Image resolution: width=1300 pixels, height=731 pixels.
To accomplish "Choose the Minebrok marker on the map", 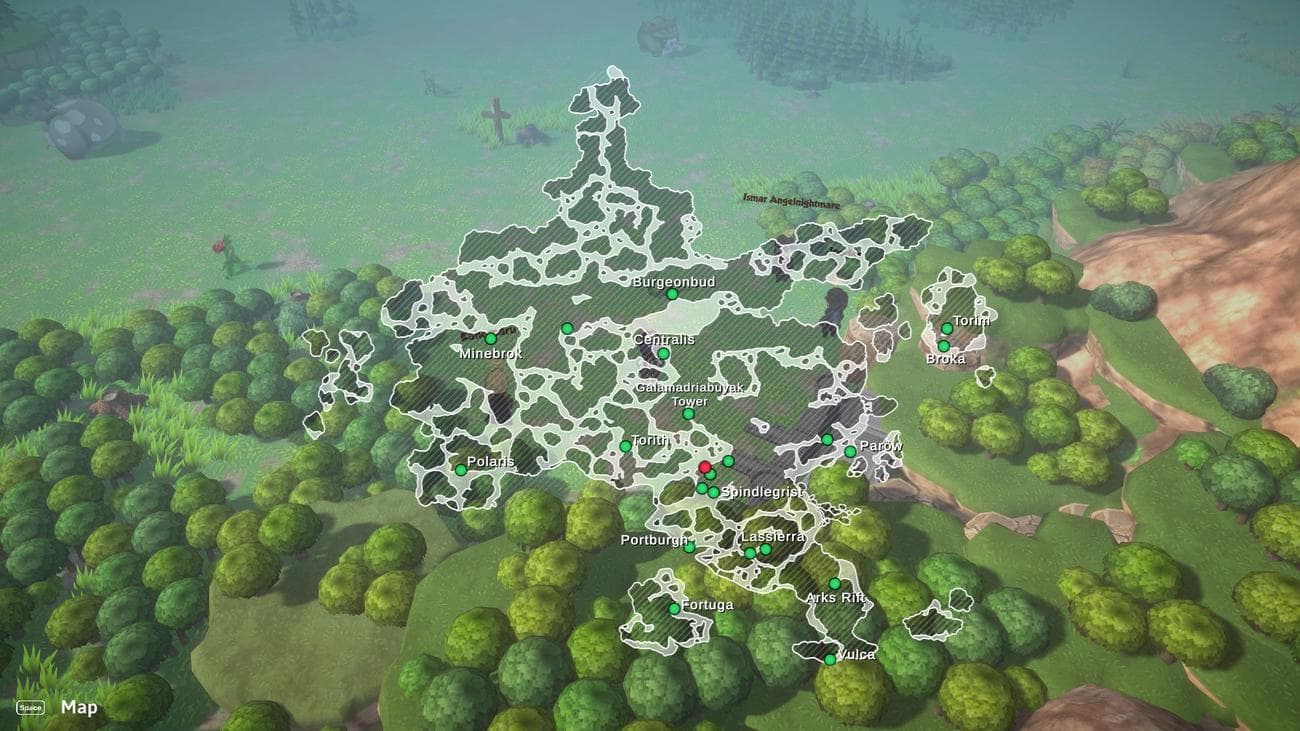I will point(490,339).
